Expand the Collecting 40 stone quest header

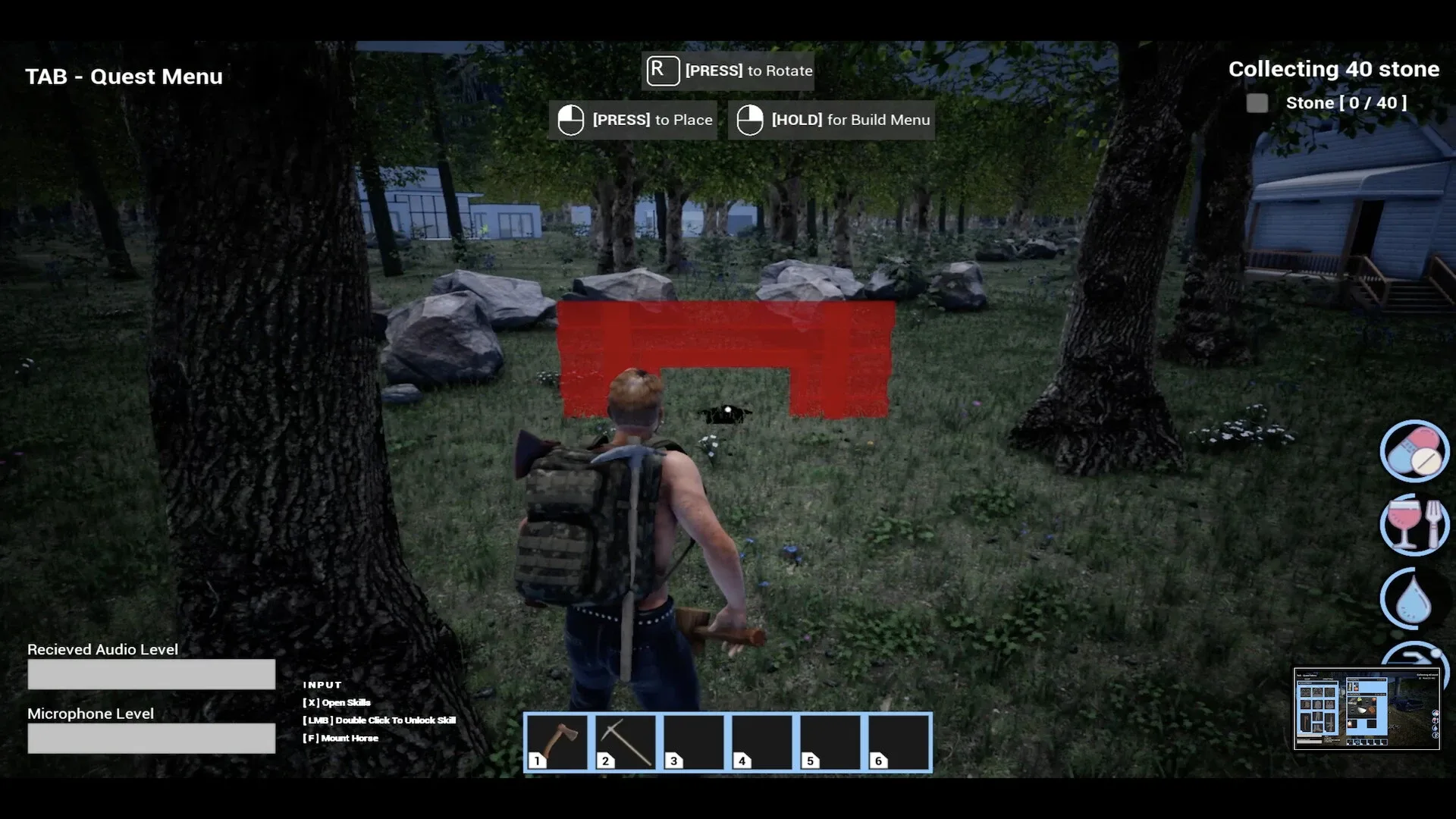pyautogui.click(x=1332, y=69)
